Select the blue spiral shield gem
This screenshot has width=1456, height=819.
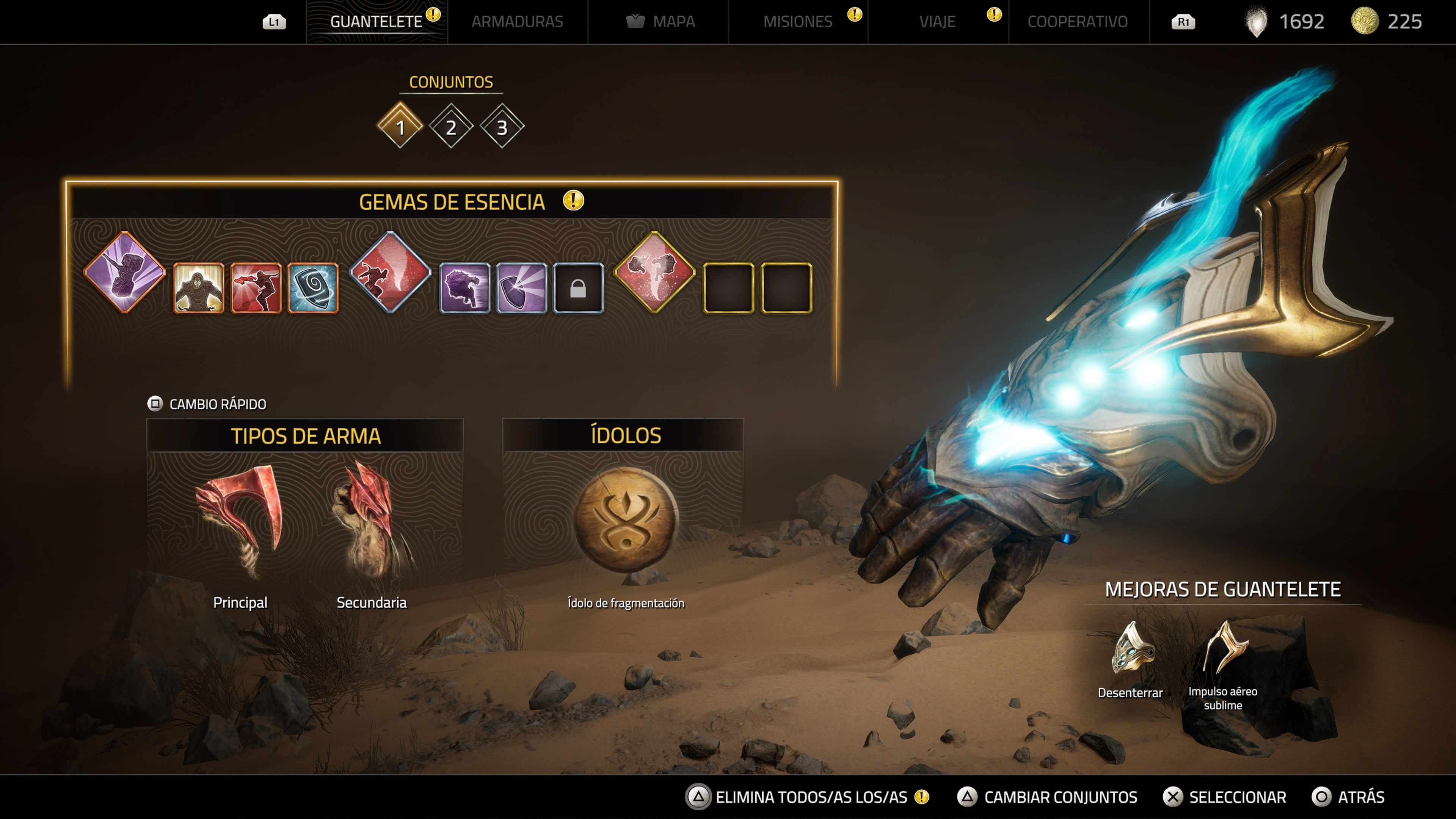coord(312,288)
